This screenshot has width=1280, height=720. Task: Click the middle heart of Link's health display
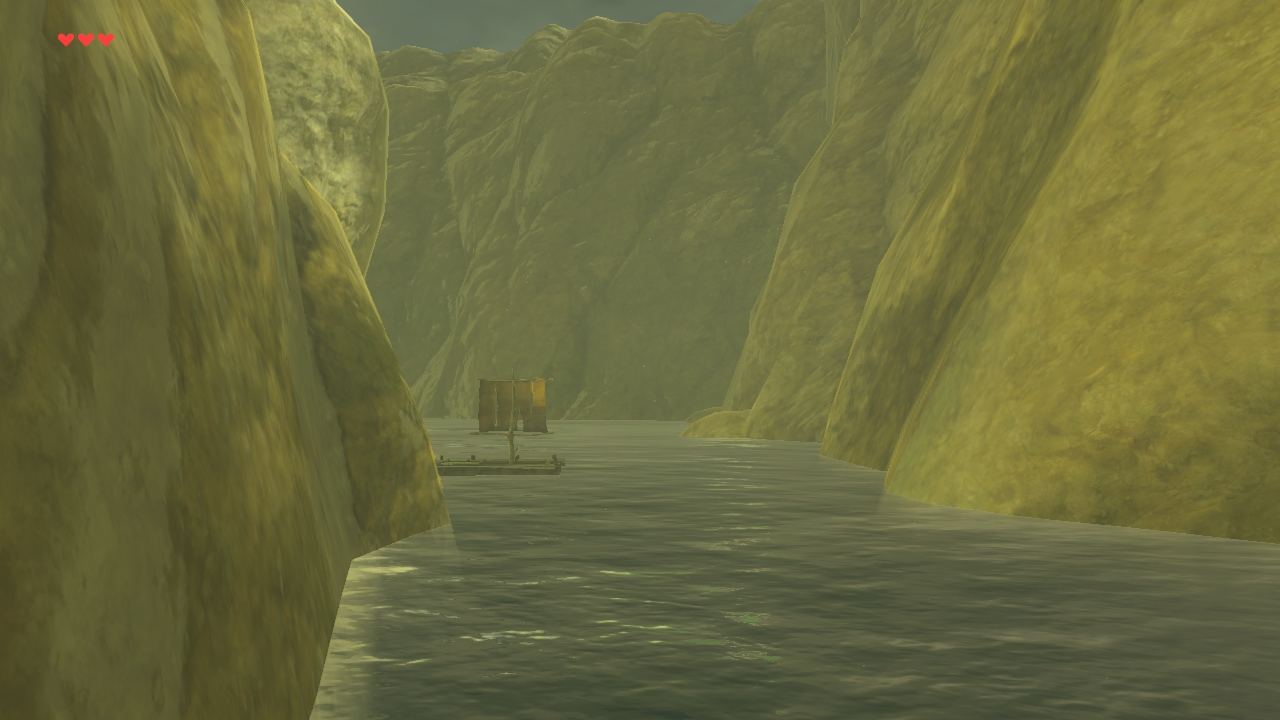(85, 39)
